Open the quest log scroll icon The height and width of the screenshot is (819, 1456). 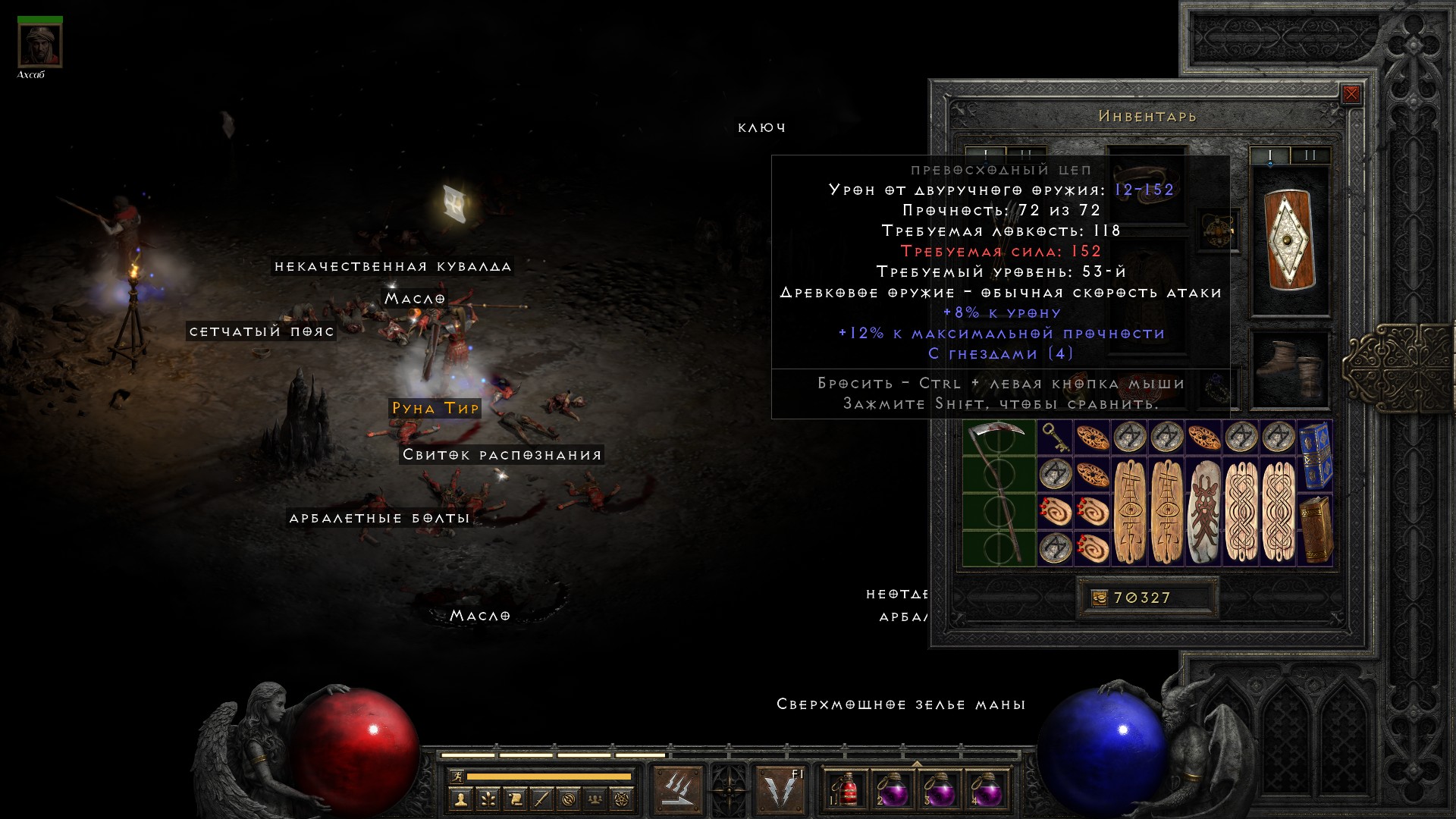pos(514,799)
